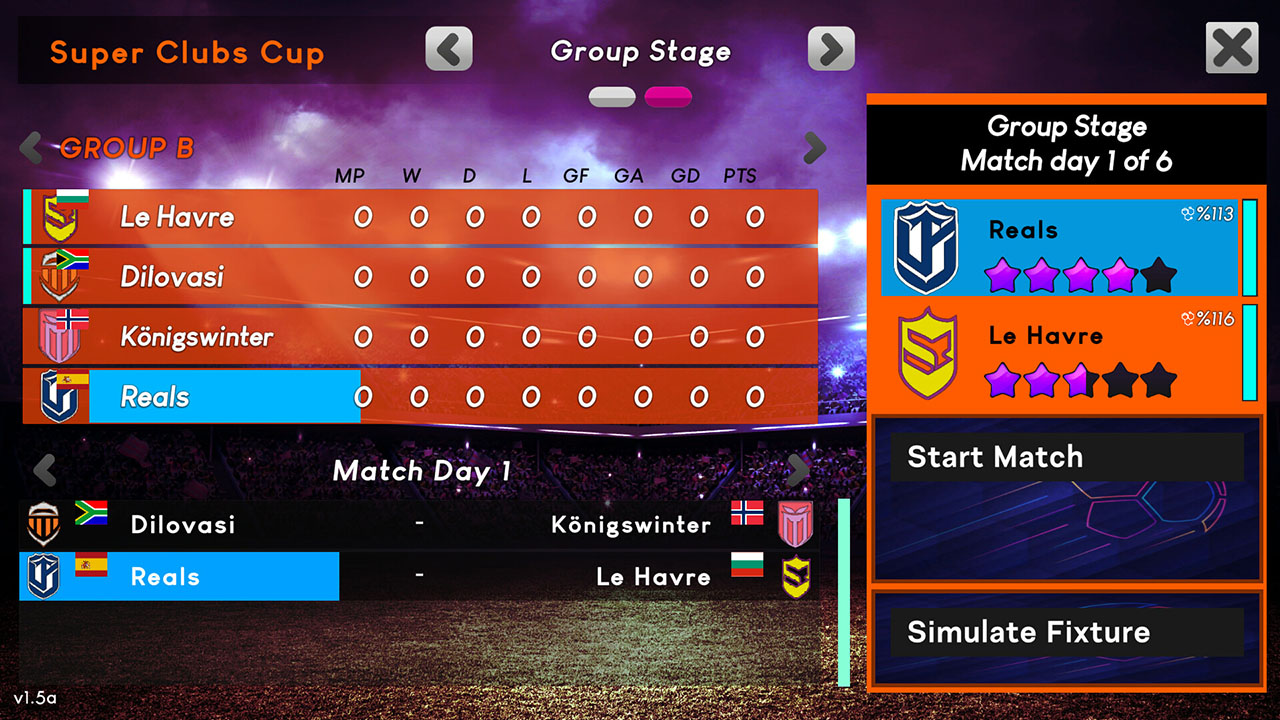Viewport: 1280px width, 720px height.
Task: Open next stage via right chevron near Group Stage
Action: pyautogui.click(x=832, y=48)
